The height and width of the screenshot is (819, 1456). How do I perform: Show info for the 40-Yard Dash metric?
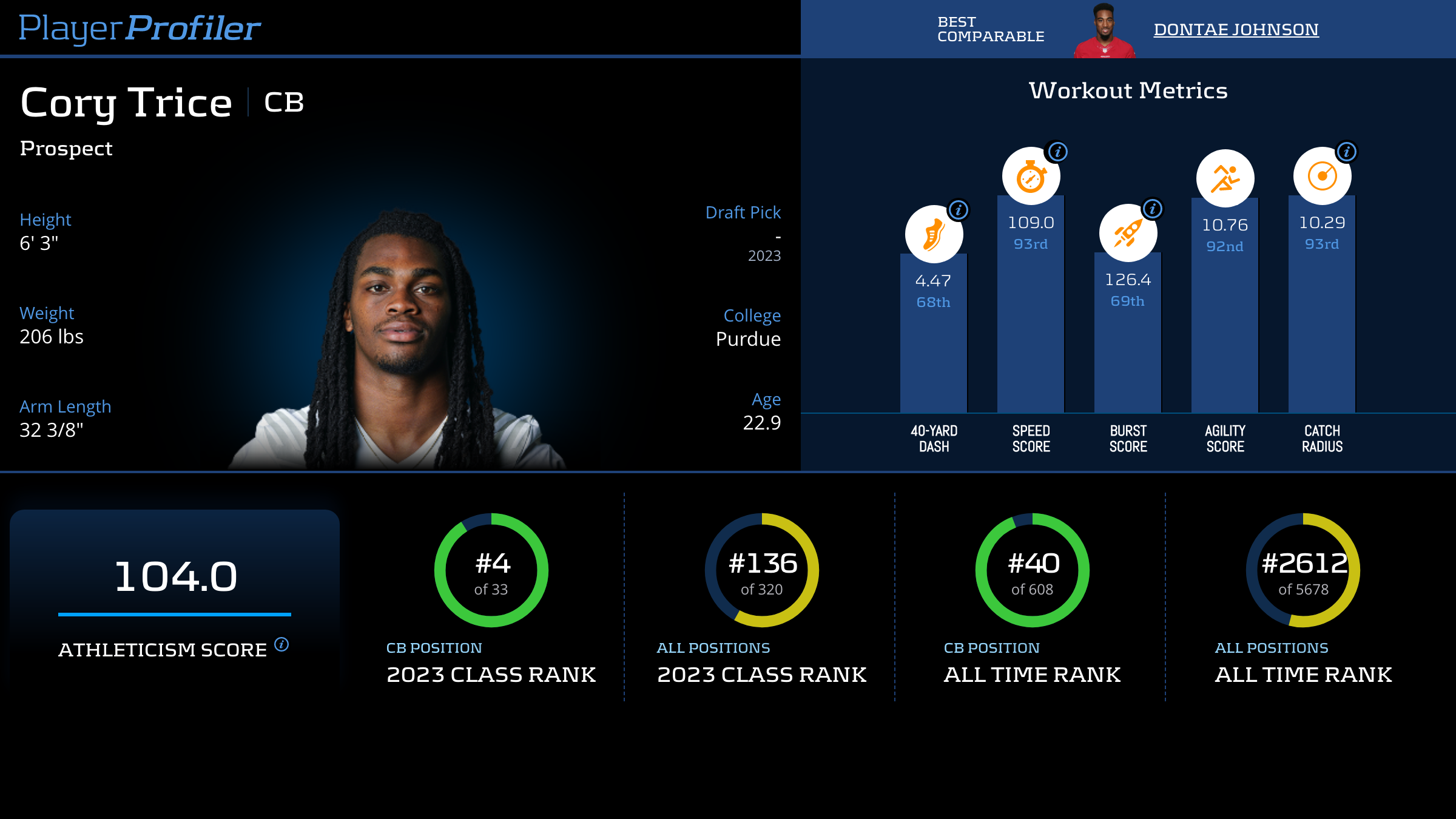(x=959, y=210)
